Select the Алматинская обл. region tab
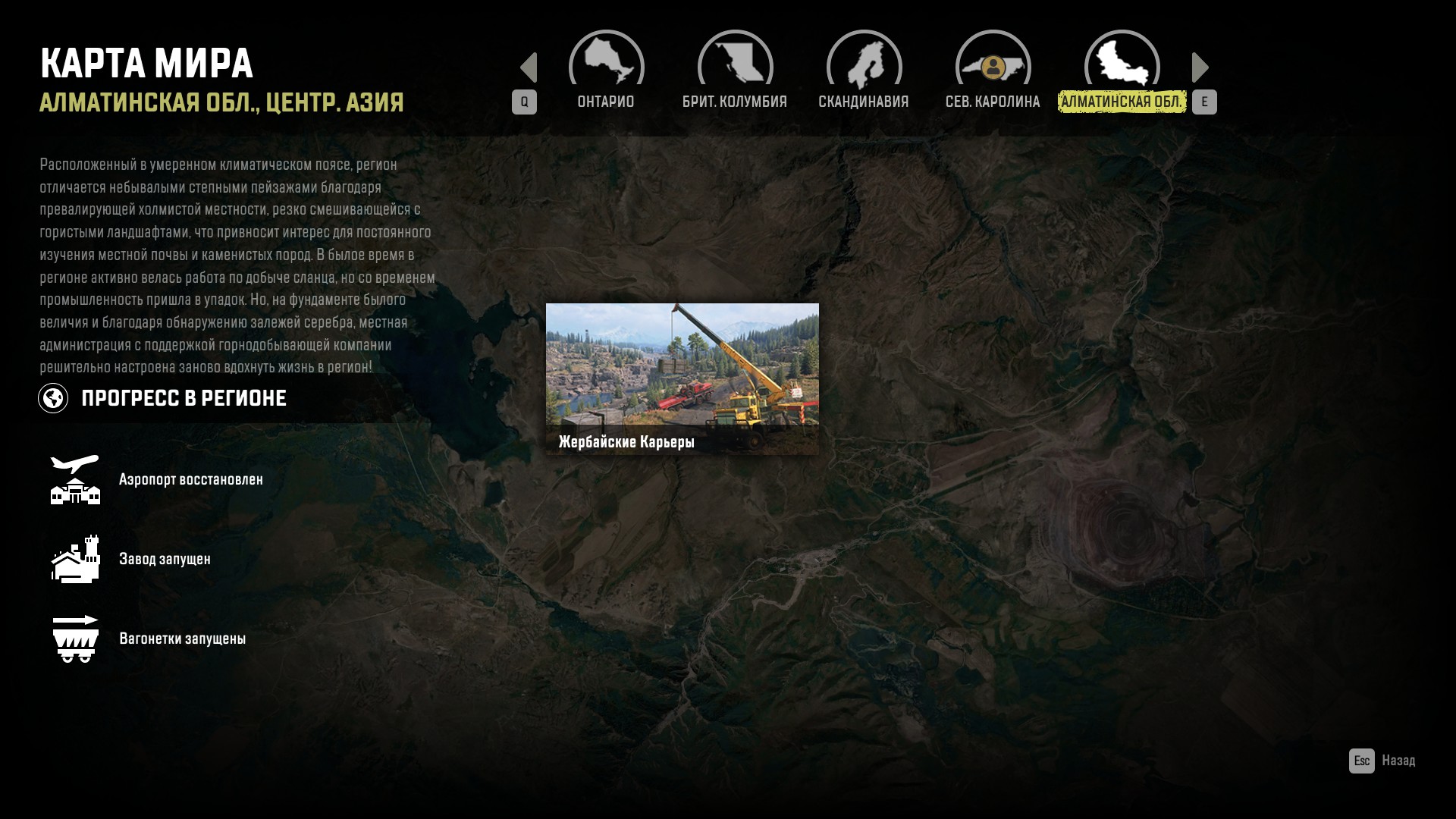The height and width of the screenshot is (819, 1456). (x=1122, y=71)
